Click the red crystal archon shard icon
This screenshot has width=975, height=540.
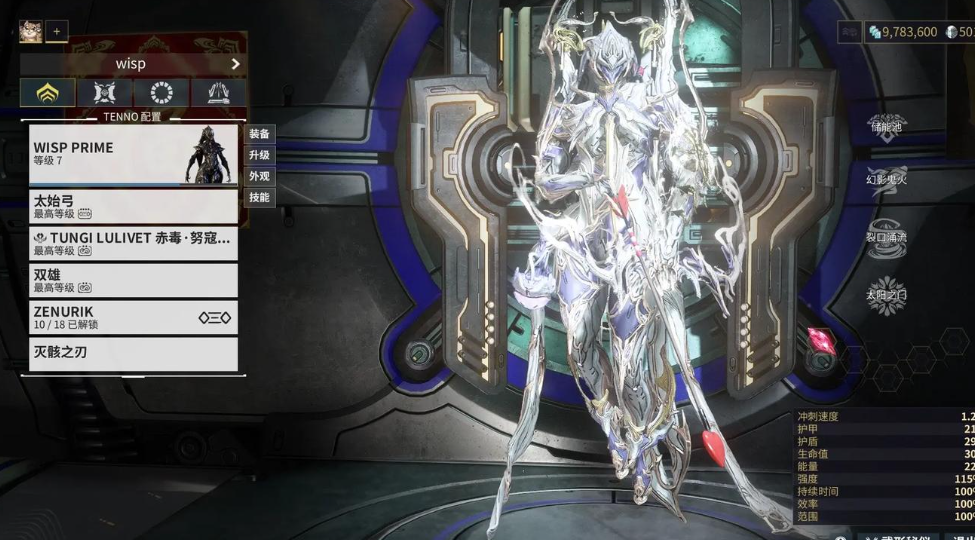point(825,339)
